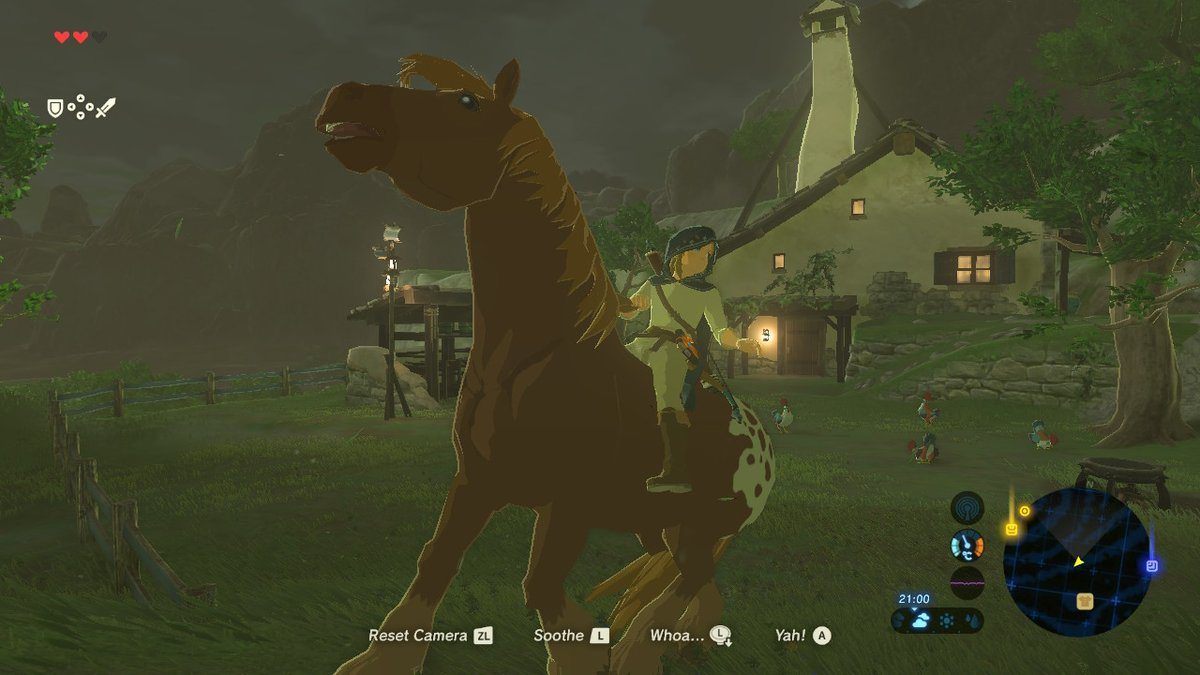Click the yellow ring objective marker
The image size is (1200, 675).
coord(1024,511)
